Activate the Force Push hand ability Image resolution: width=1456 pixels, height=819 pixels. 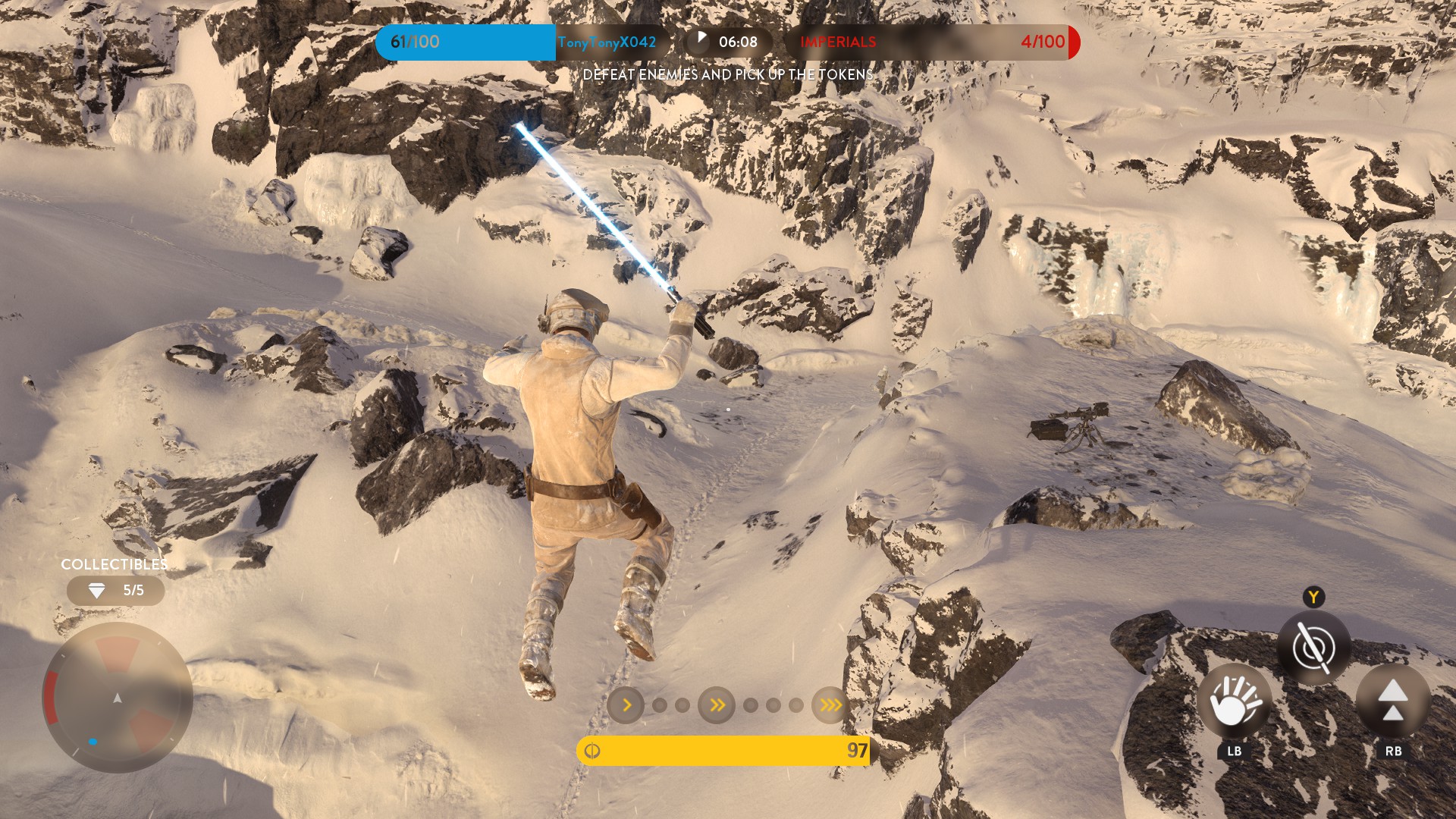tap(1234, 702)
